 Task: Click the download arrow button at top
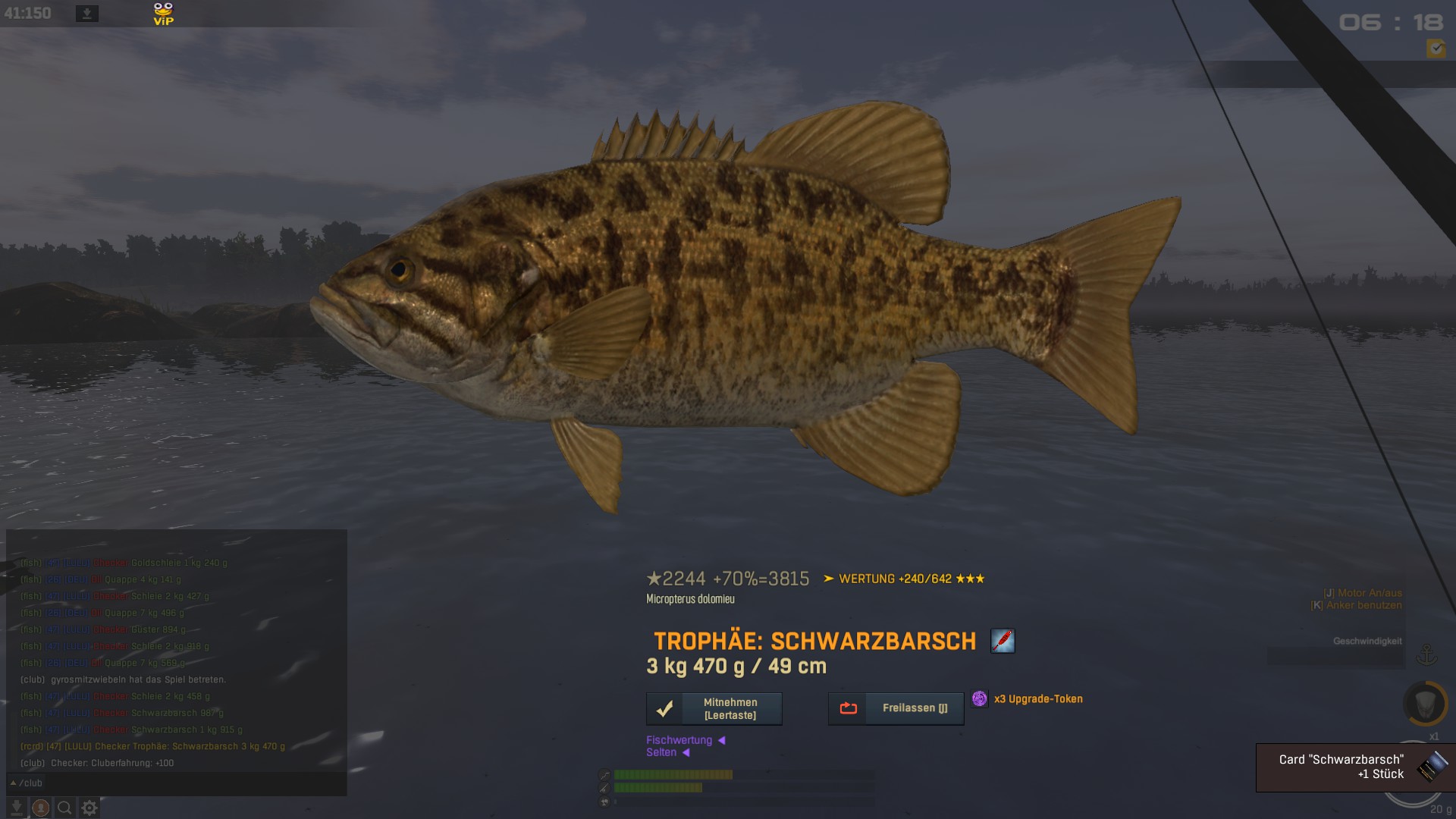(x=87, y=14)
